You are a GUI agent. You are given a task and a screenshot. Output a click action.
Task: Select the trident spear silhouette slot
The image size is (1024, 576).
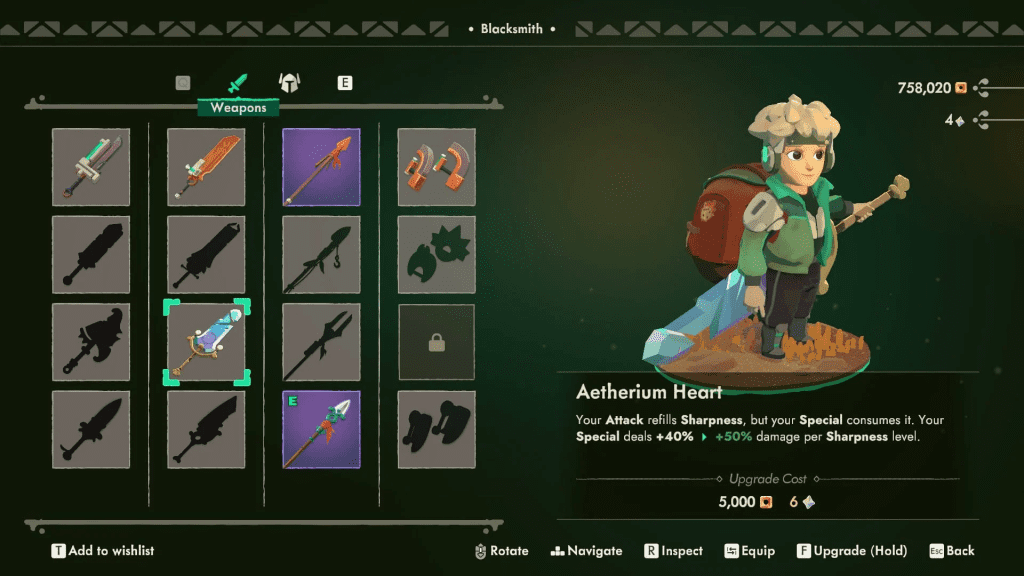[x=321, y=343]
